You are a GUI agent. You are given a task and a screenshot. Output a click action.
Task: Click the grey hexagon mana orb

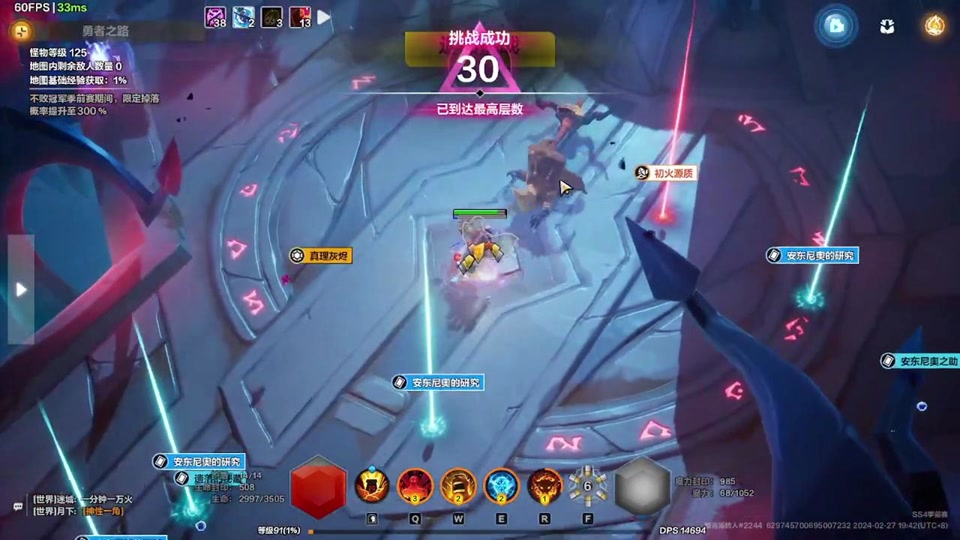642,487
